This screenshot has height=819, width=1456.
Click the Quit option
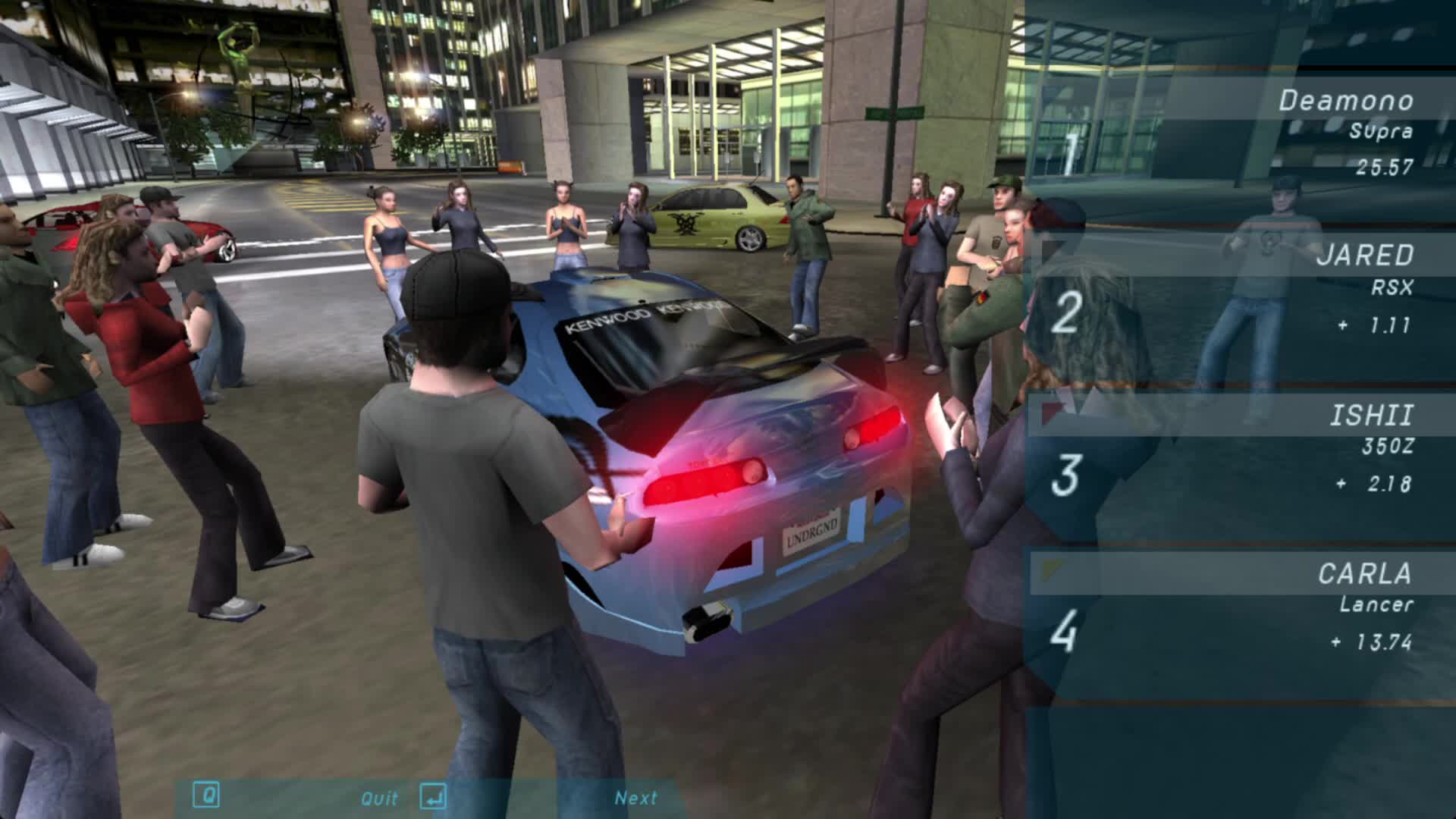[379, 798]
